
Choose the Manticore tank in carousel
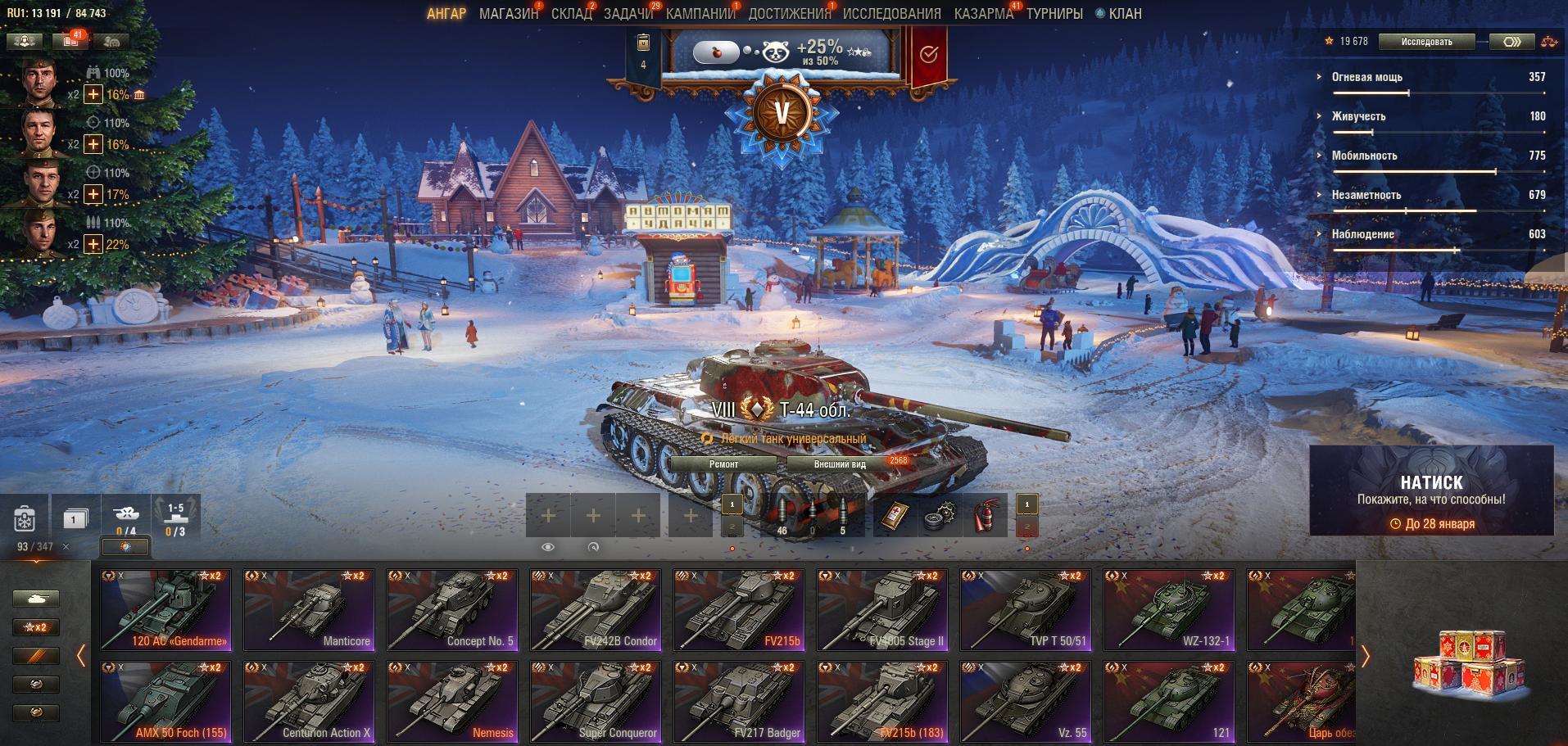point(309,611)
